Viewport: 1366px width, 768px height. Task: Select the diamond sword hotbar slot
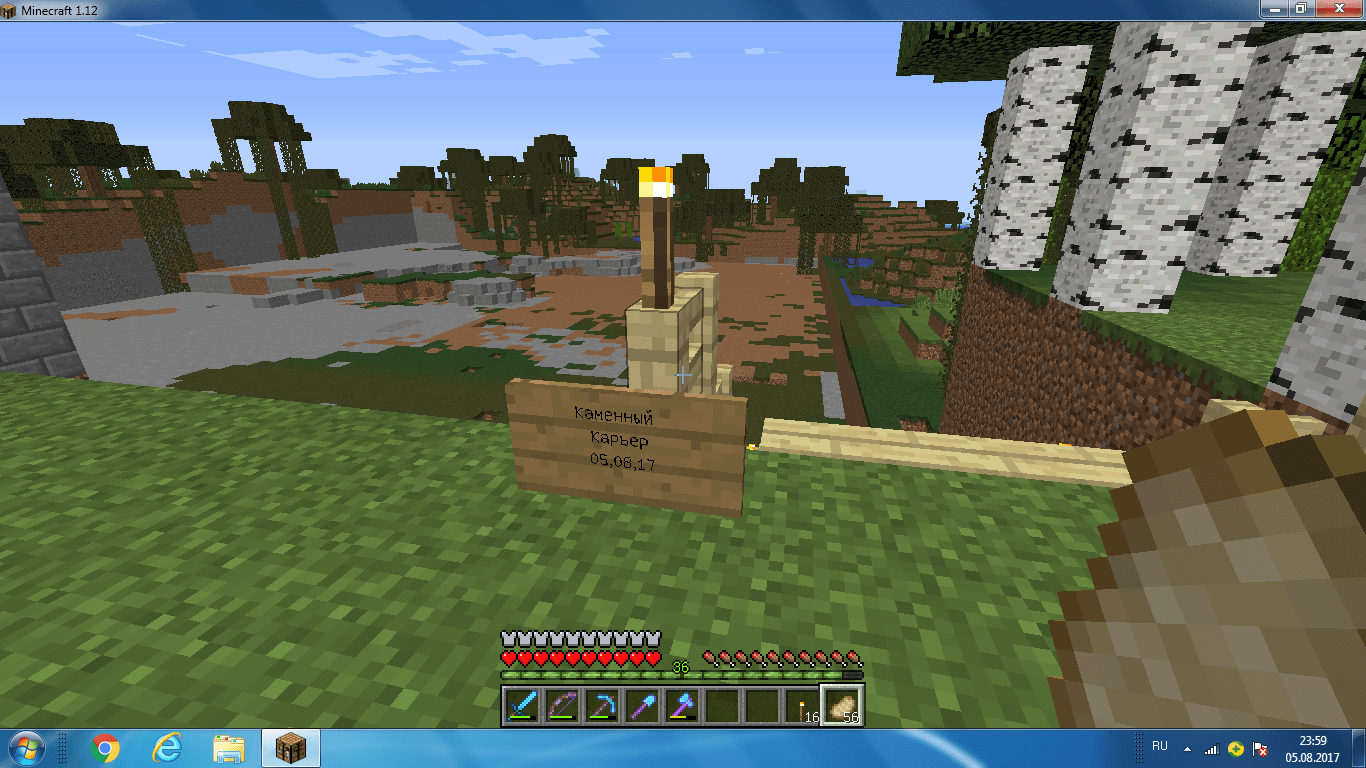point(523,705)
